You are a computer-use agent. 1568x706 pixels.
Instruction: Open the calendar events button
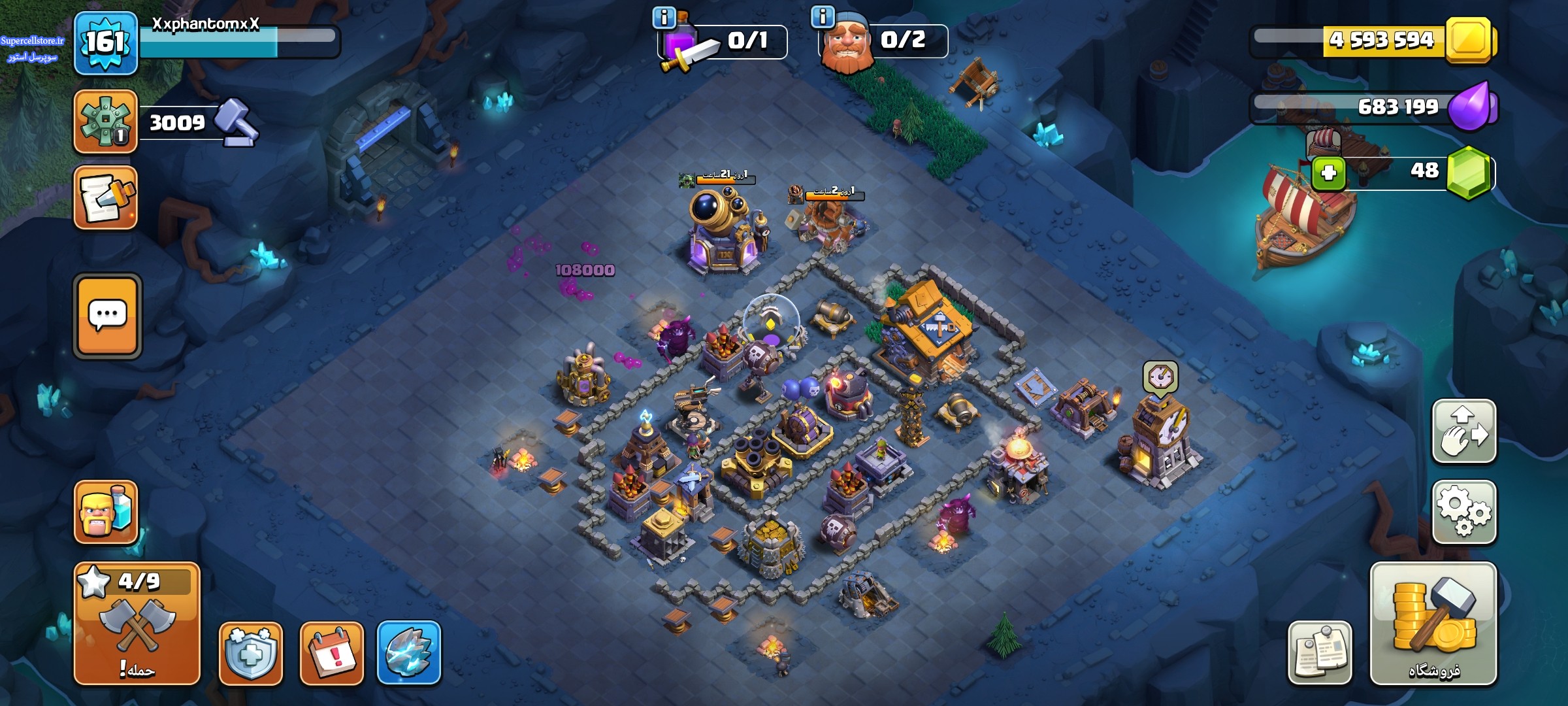point(331,653)
